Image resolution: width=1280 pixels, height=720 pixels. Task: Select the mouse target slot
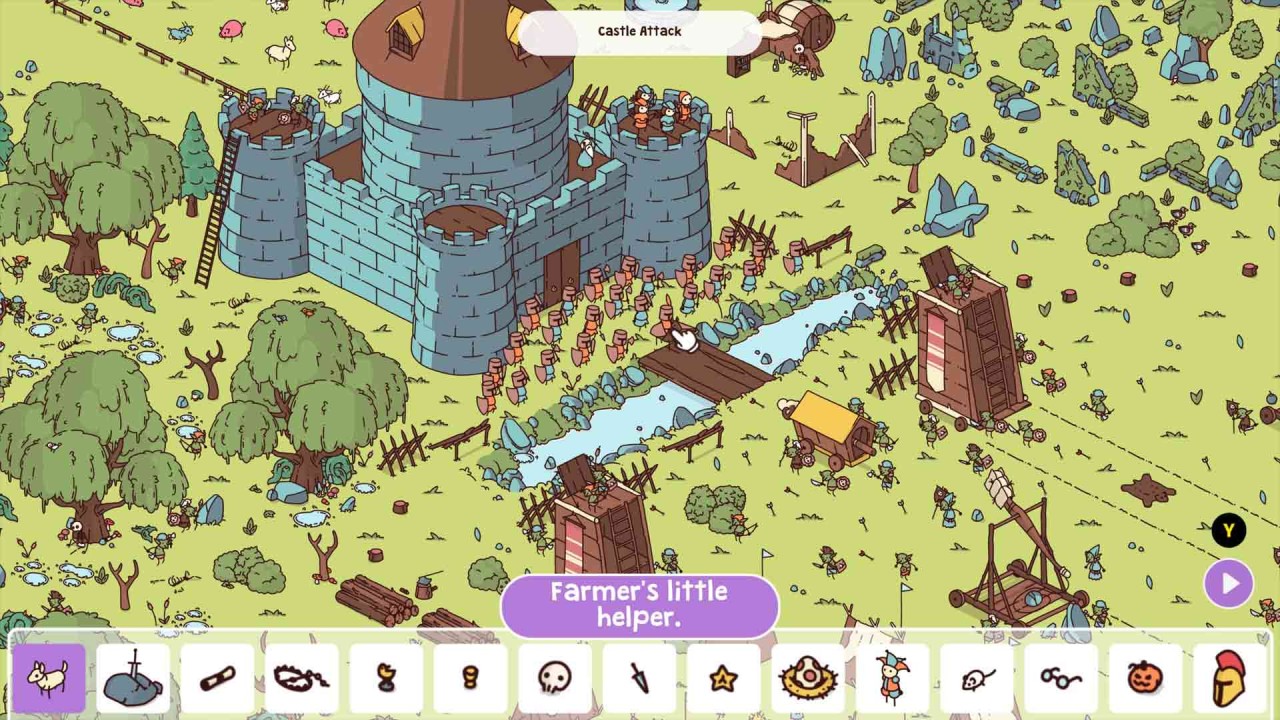(x=975, y=679)
